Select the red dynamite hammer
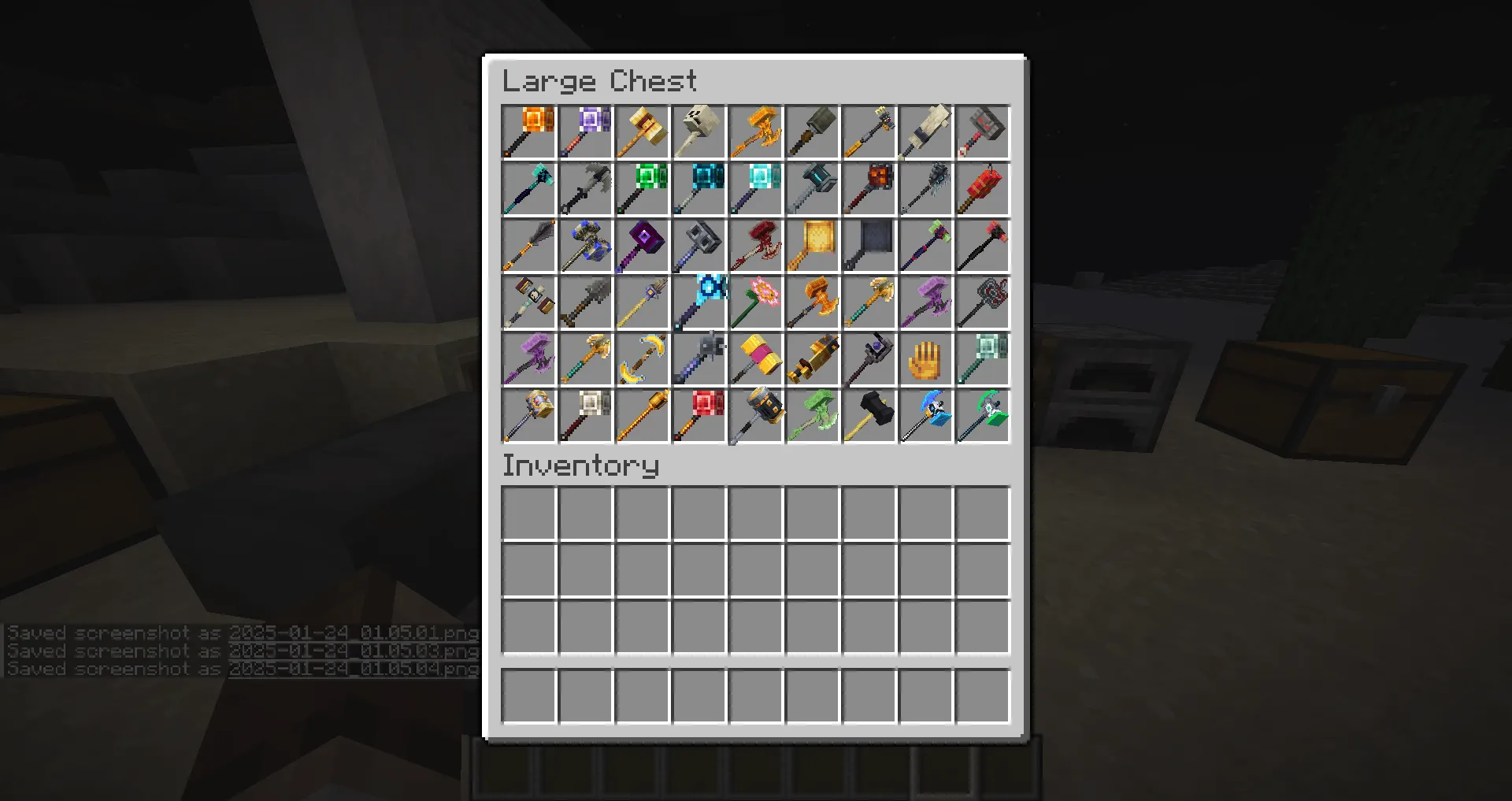The image size is (1512, 801). 981,188
